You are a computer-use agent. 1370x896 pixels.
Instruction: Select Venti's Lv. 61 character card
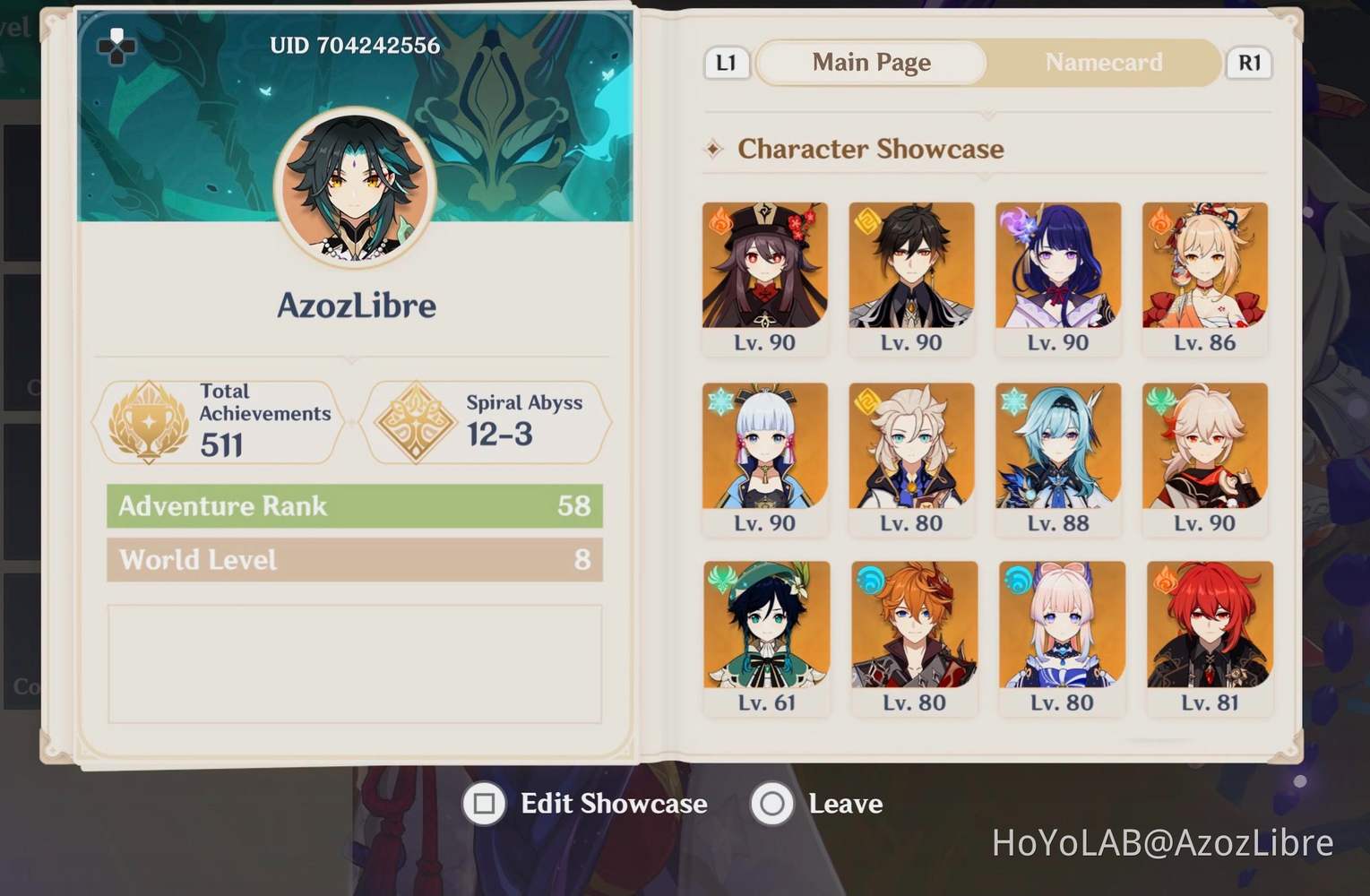coord(766,638)
